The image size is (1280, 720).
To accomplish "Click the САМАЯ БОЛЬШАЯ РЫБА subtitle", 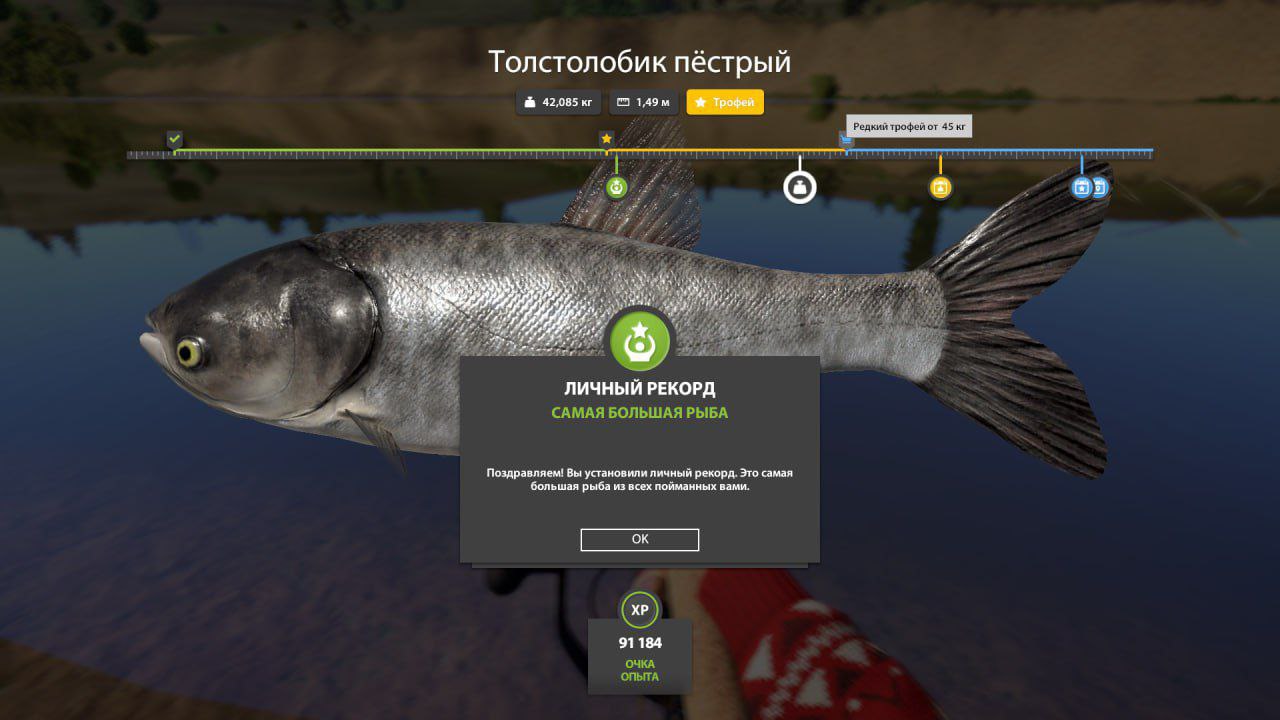I will pos(640,410).
